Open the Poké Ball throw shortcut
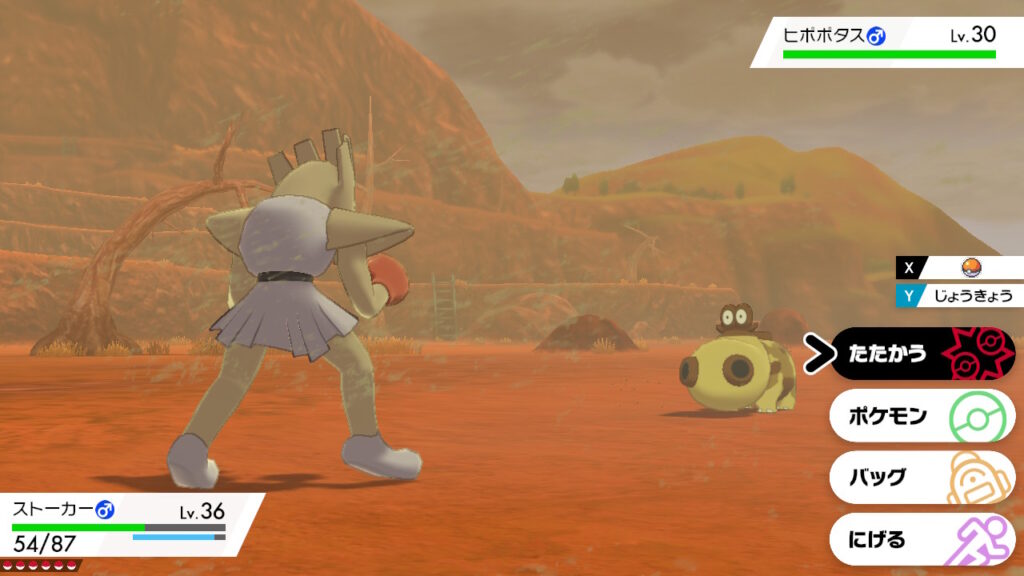The height and width of the screenshot is (576, 1024). pyautogui.click(x=966, y=268)
